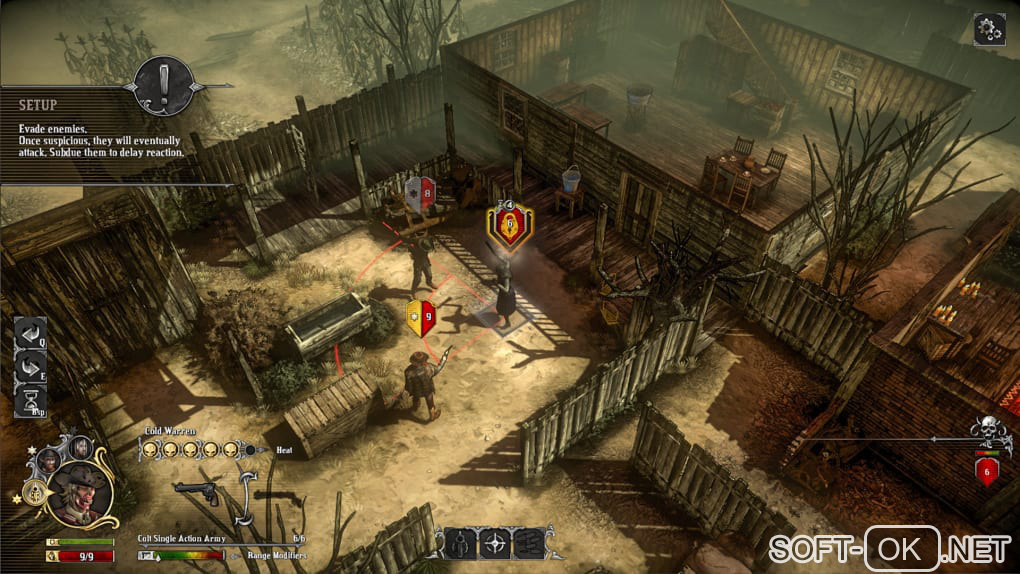
Task: Open the gear settings menu
Action: pyautogui.click(x=989, y=29)
